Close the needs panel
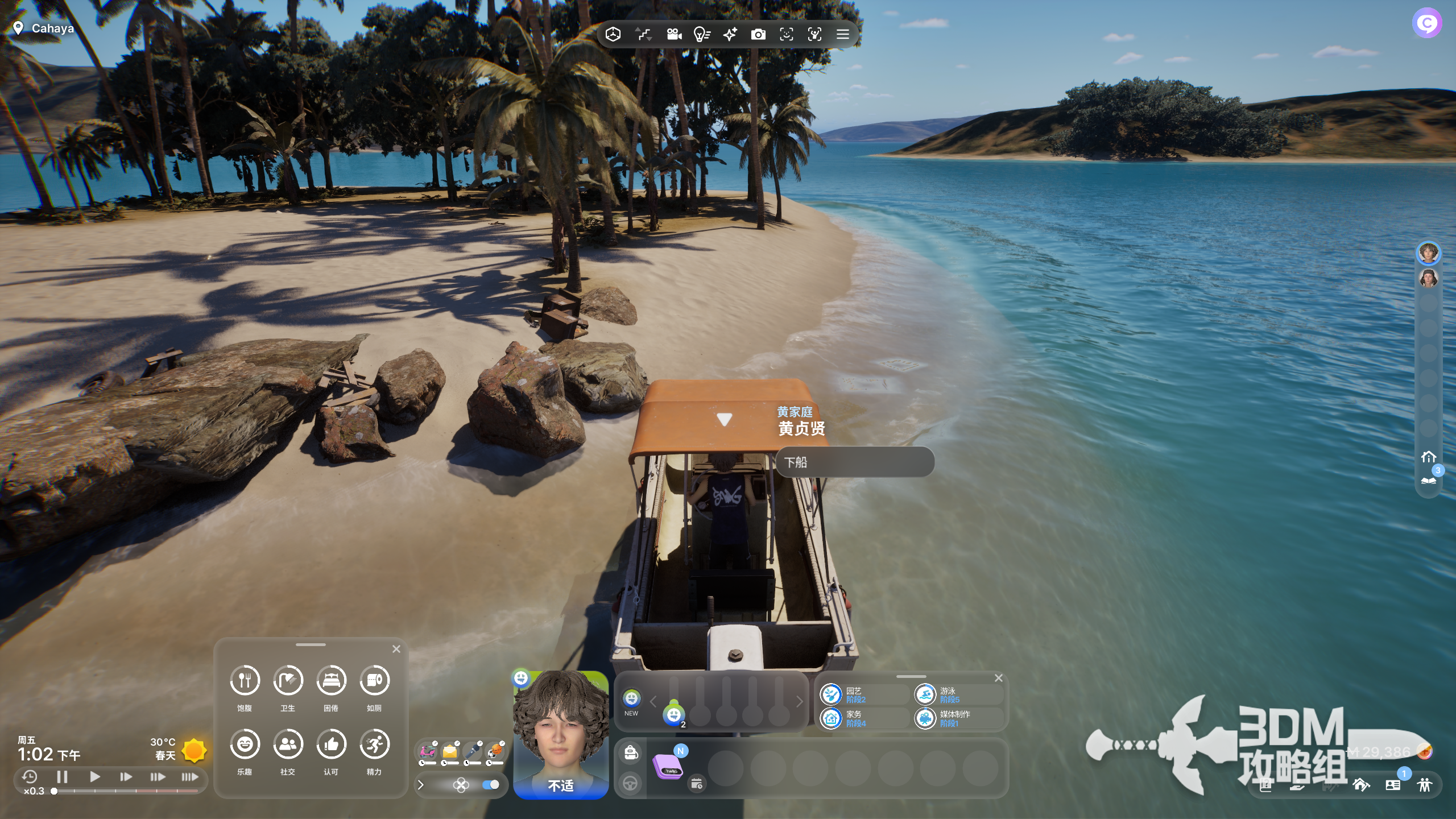The height and width of the screenshot is (819, 1456). coord(396,649)
